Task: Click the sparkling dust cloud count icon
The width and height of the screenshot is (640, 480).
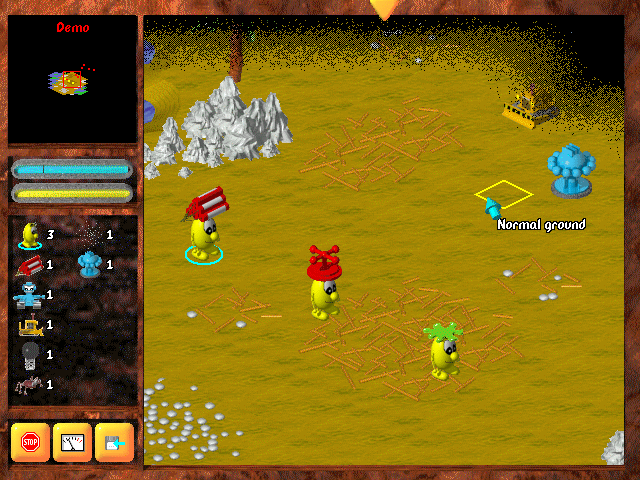Action: click(89, 234)
